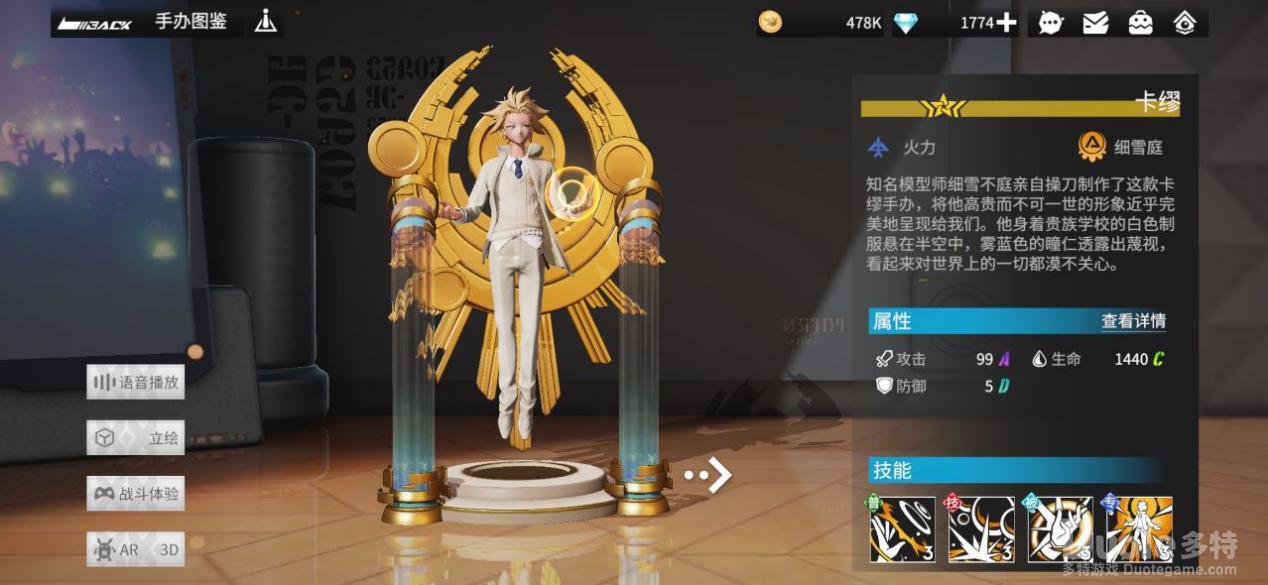Open the chat speech bubble icon
Screen dimensions: 1268x585
[1050, 23]
